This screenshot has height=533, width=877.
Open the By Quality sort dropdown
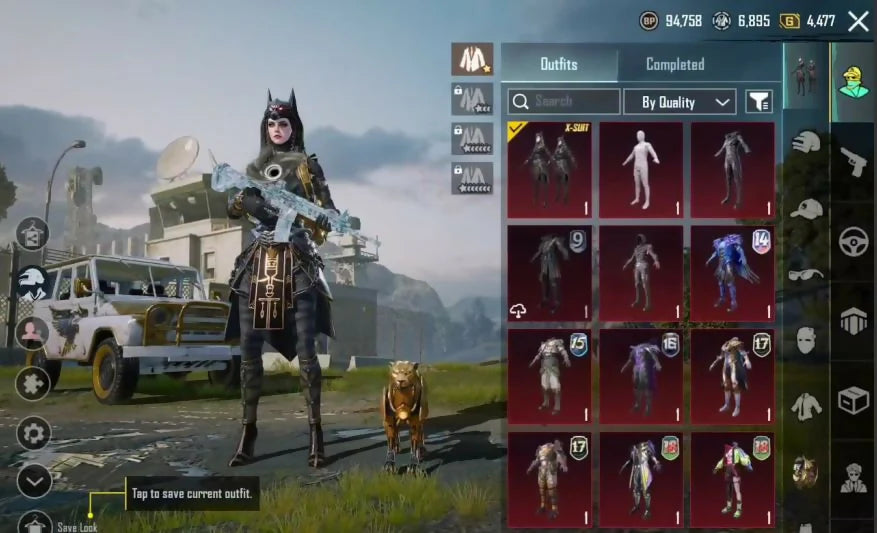point(680,102)
